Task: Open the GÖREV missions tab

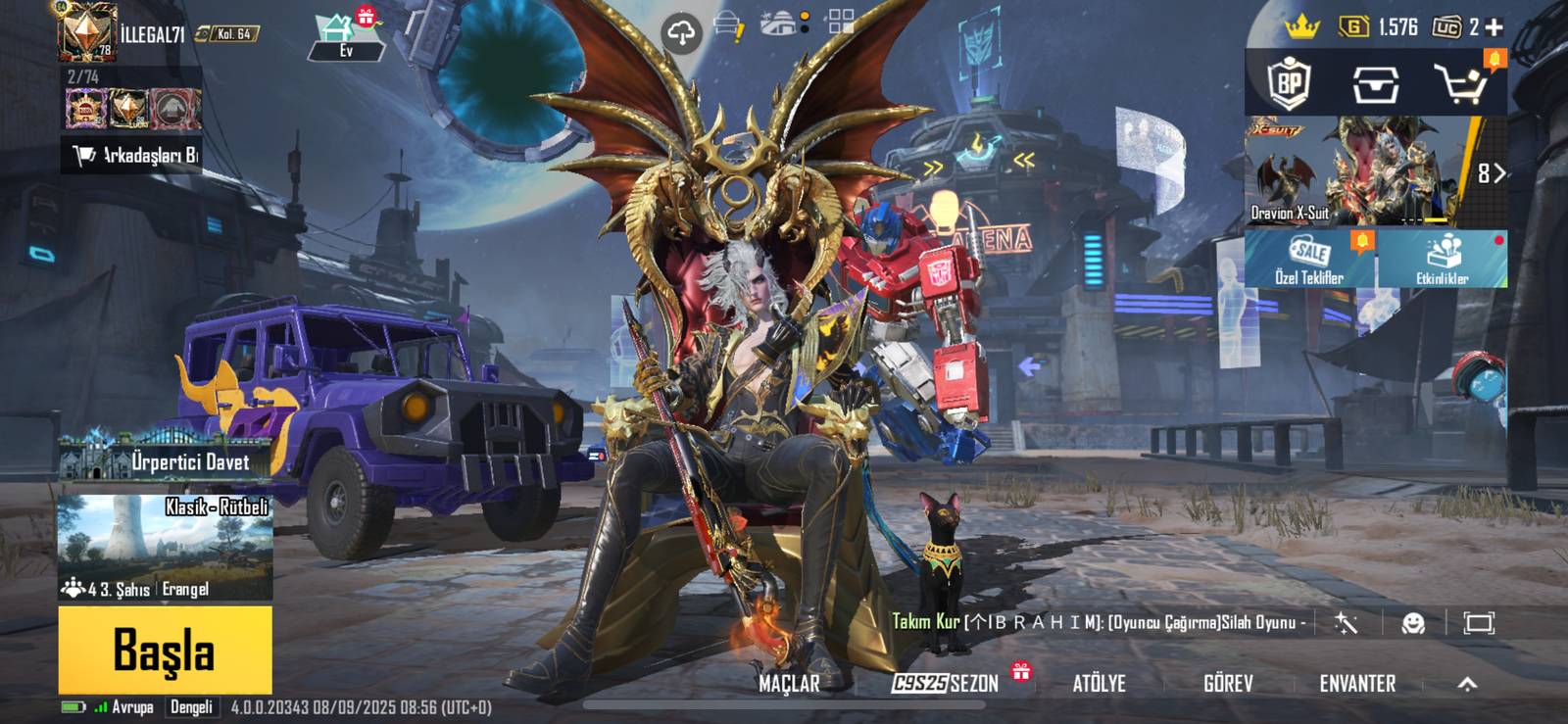Action: (1228, 684)
